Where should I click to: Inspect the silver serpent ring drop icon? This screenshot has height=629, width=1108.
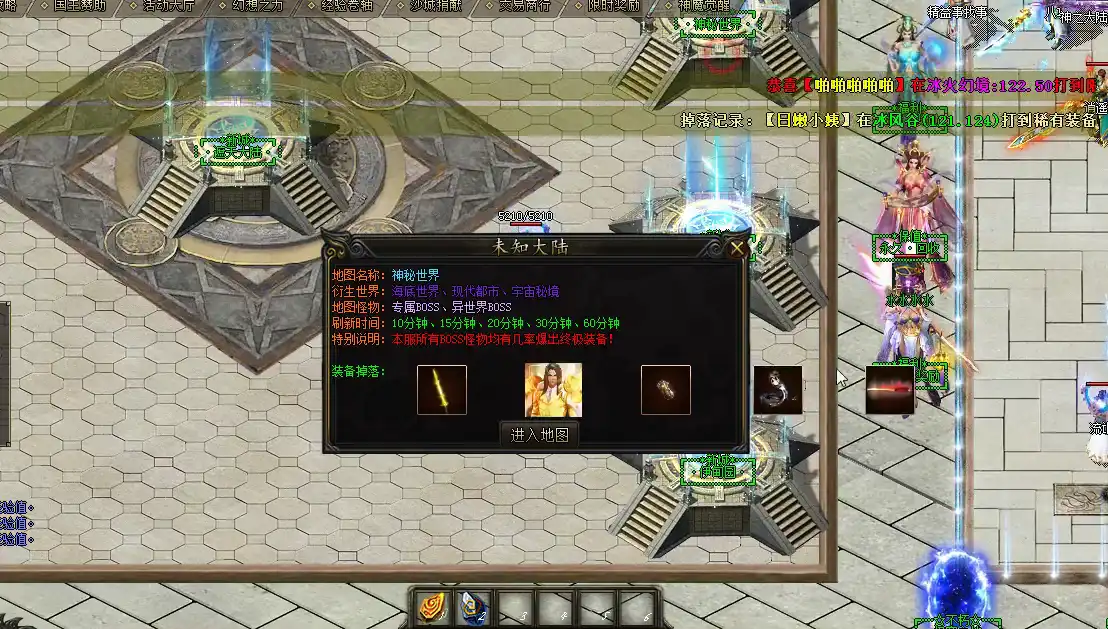click(778, 390)
